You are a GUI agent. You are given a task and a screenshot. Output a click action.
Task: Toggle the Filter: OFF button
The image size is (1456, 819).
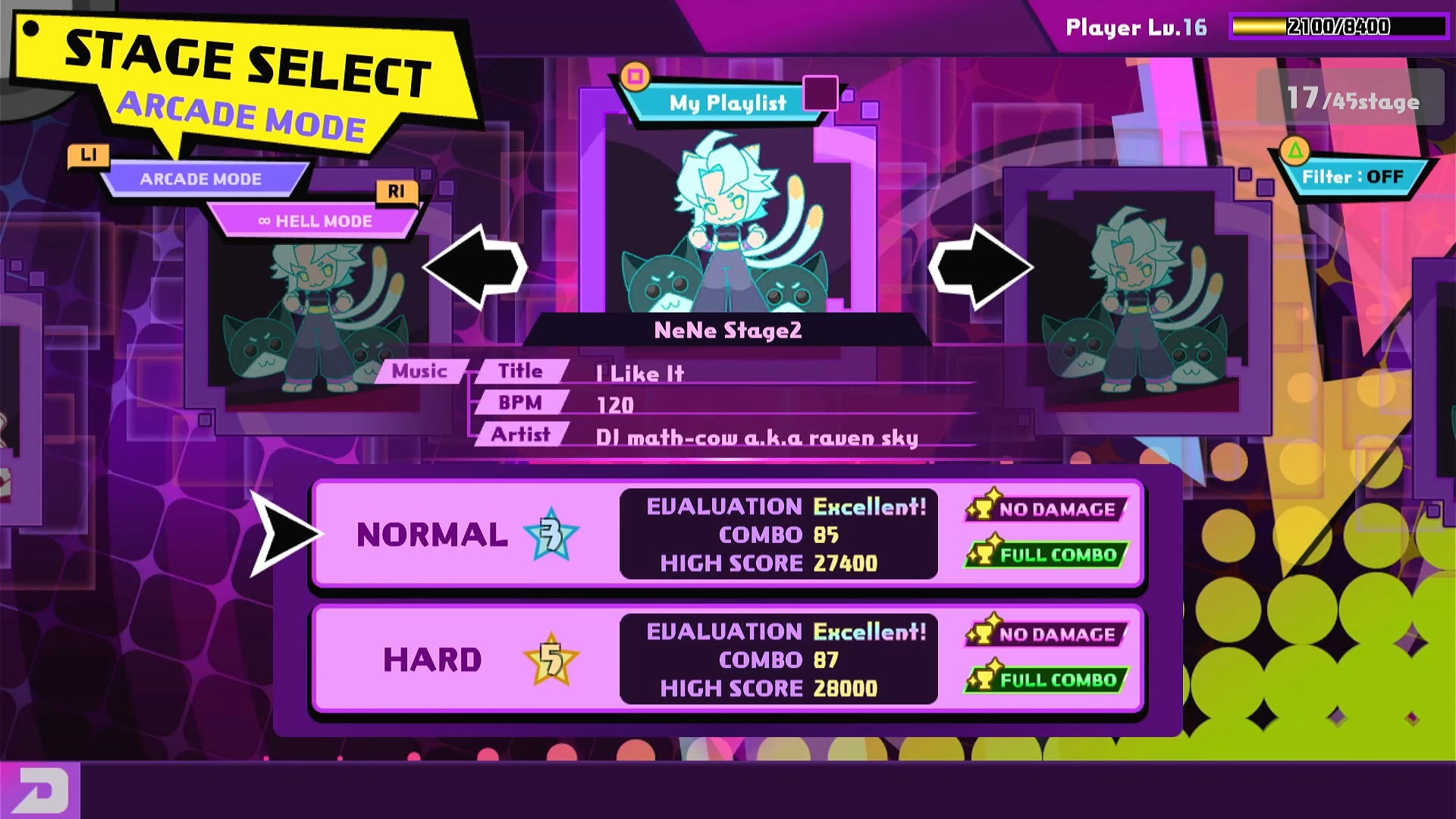1352,177
